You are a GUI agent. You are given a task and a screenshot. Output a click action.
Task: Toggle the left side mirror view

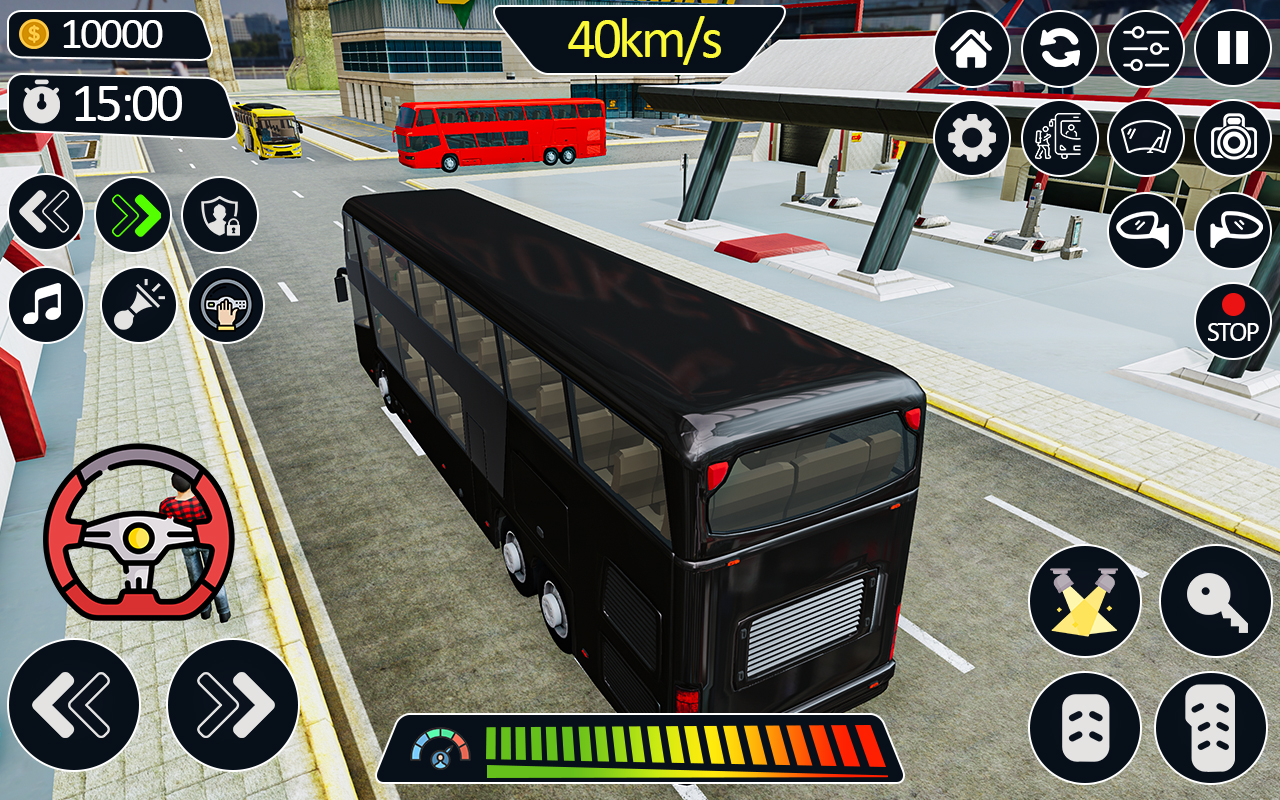pyautogui.click(x=1148, y=232)
